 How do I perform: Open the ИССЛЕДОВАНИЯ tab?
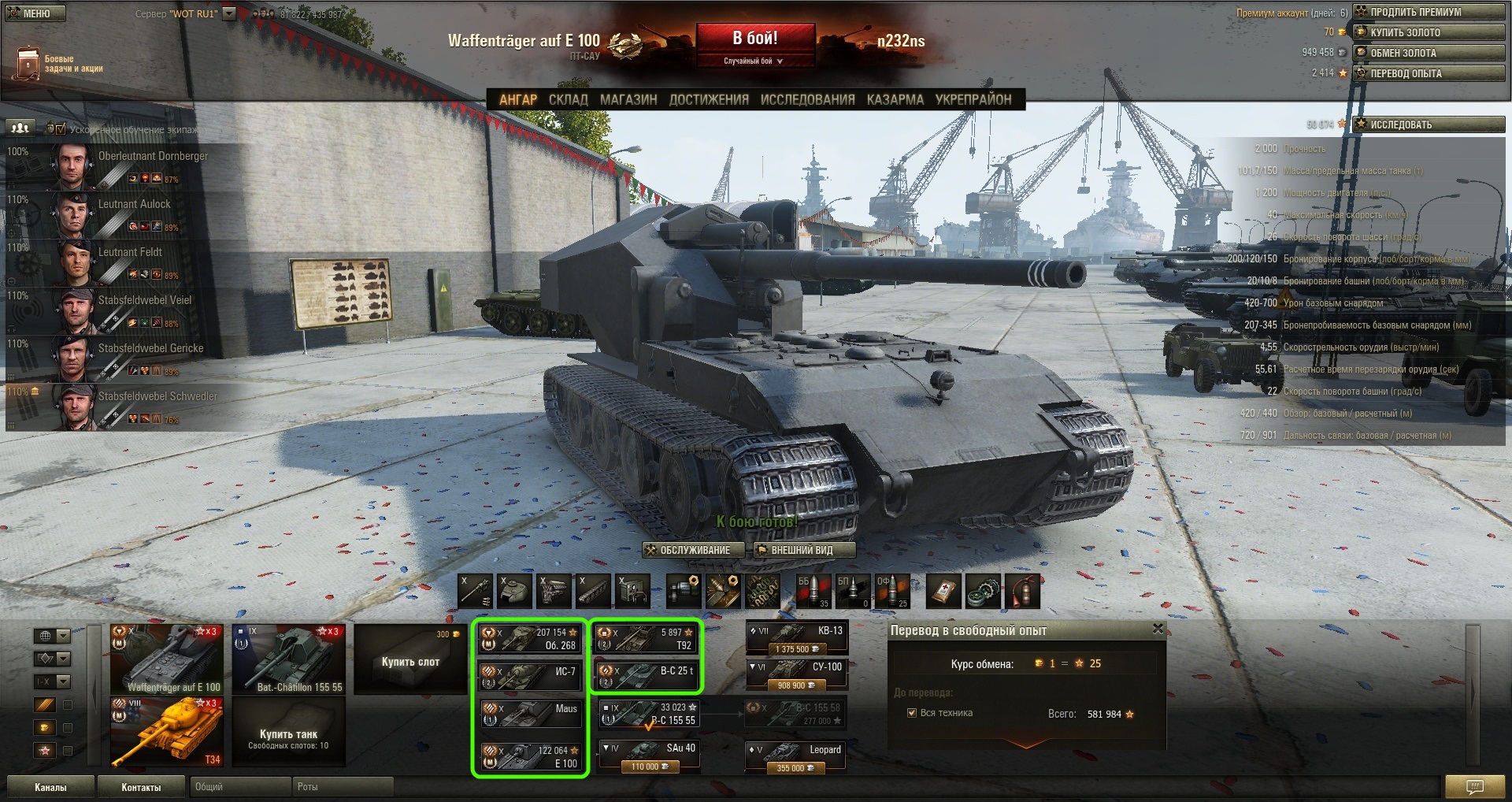[x=807, y=99]
